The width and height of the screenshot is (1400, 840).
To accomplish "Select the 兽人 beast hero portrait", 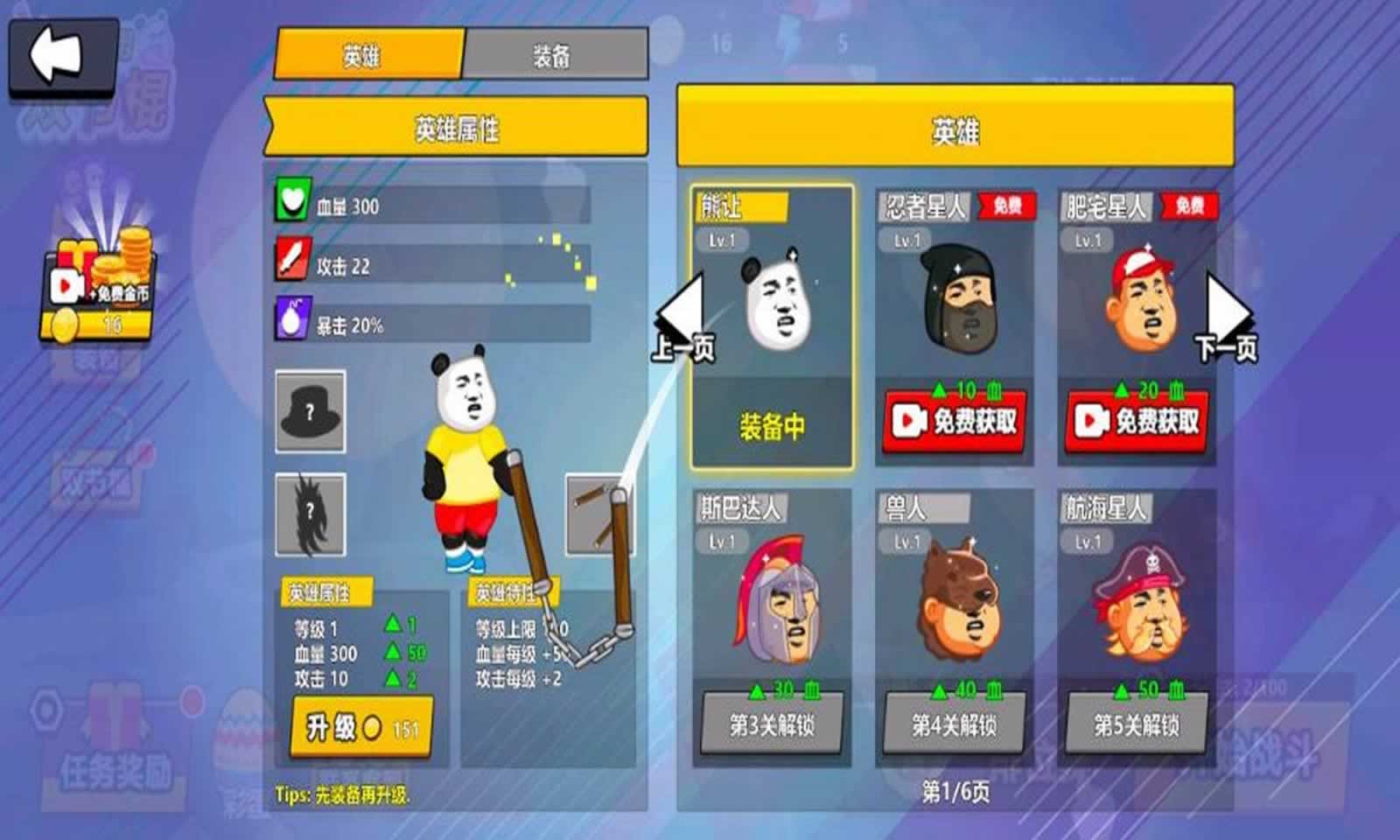I will [x=952, y=604].
